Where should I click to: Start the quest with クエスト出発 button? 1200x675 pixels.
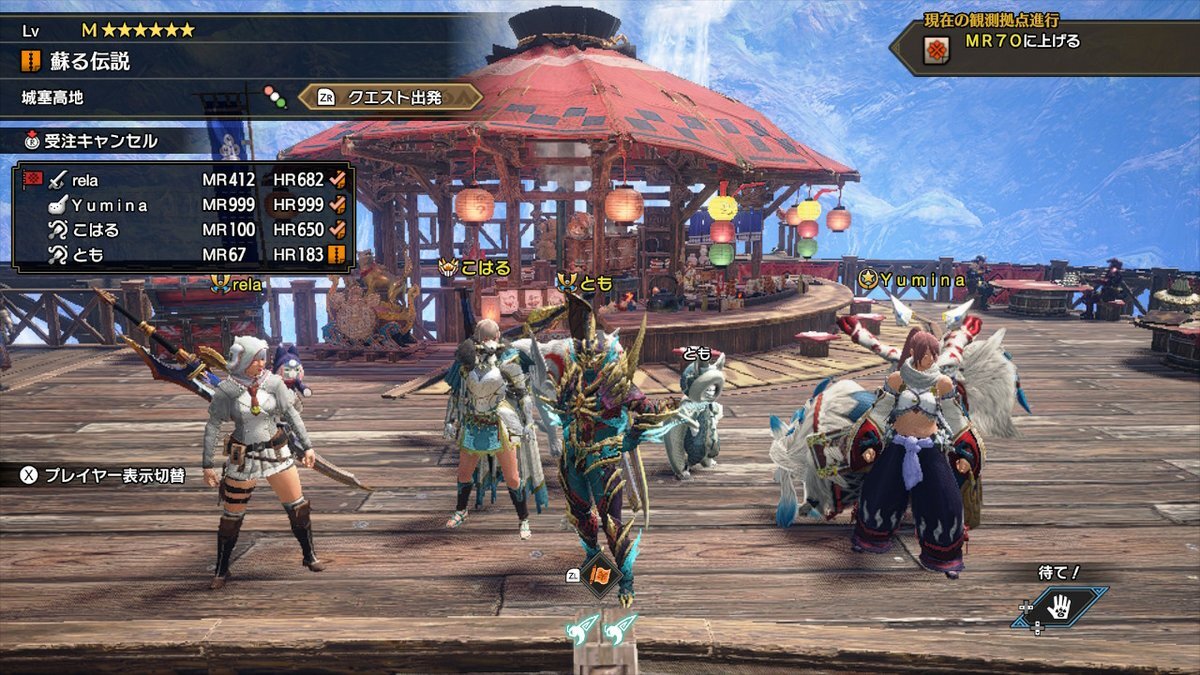coord(391,97)
